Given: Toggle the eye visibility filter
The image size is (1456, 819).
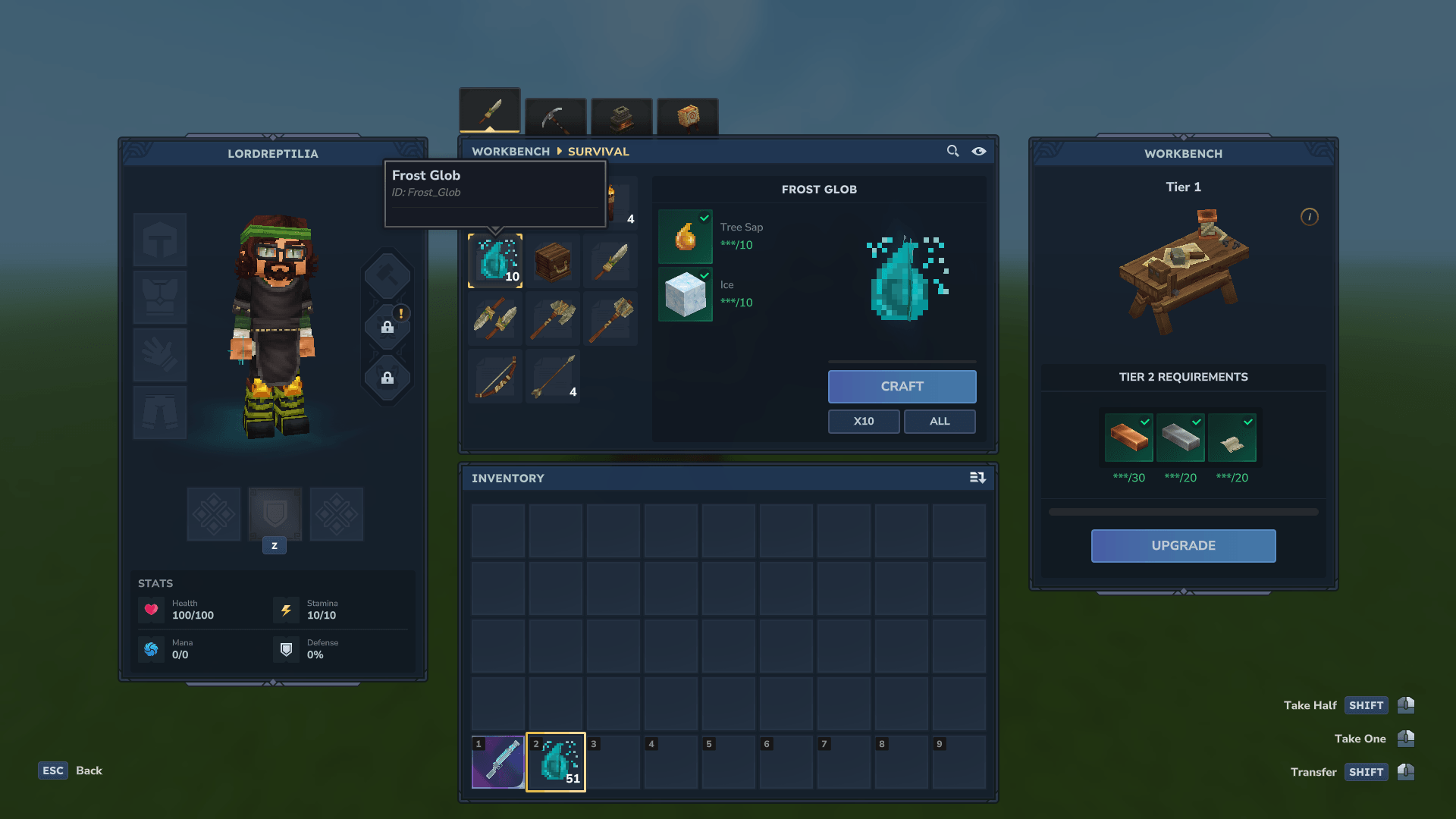Looking at the screenshot, I should click(979, 151).
